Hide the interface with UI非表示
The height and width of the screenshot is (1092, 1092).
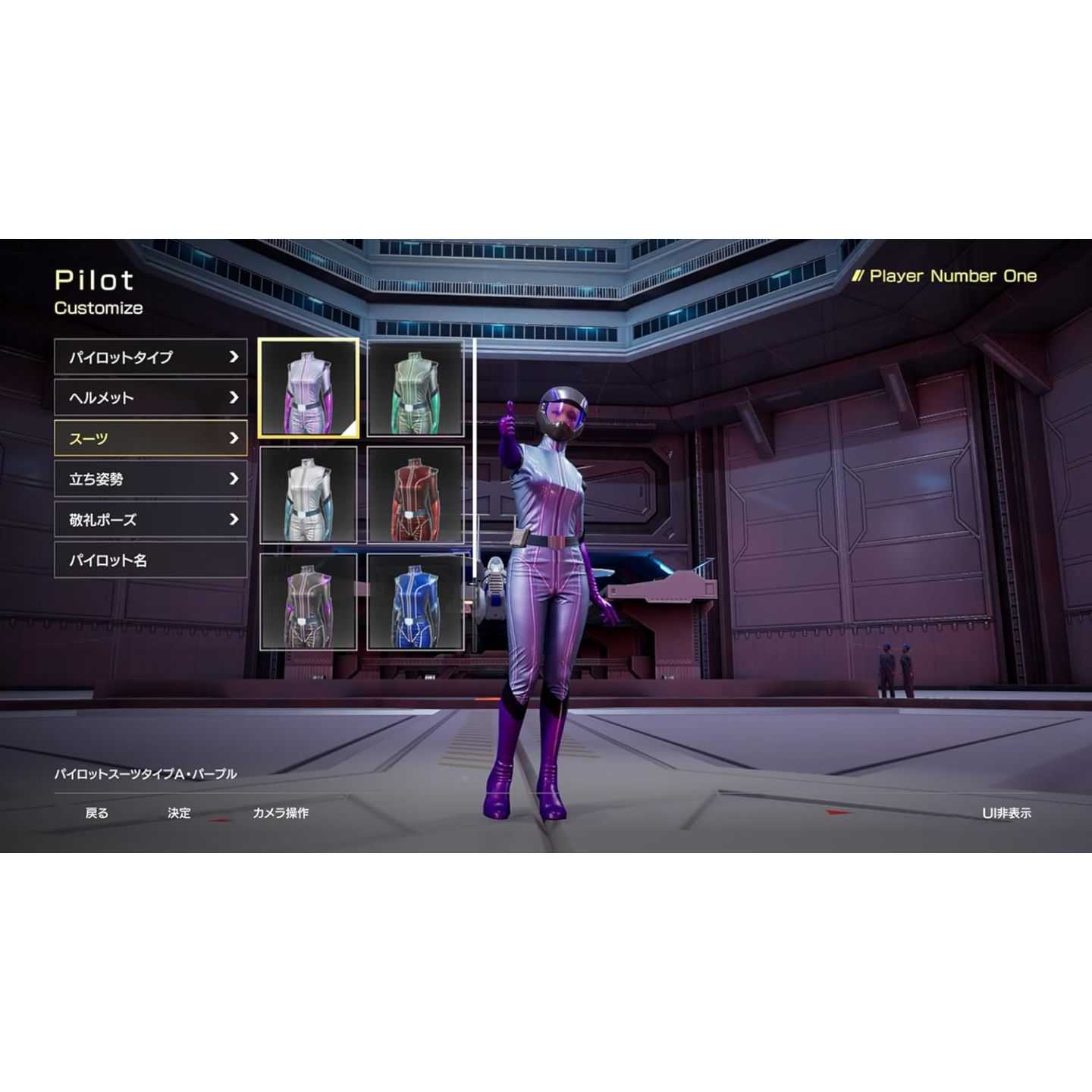(x=1006, y=813)
